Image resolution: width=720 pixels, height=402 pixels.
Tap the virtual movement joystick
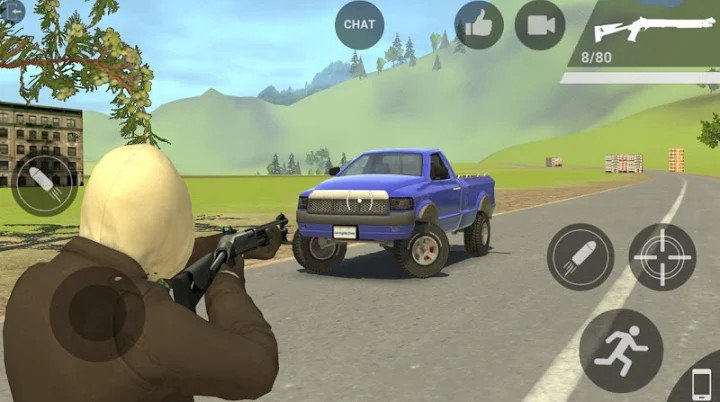(97, 313)
